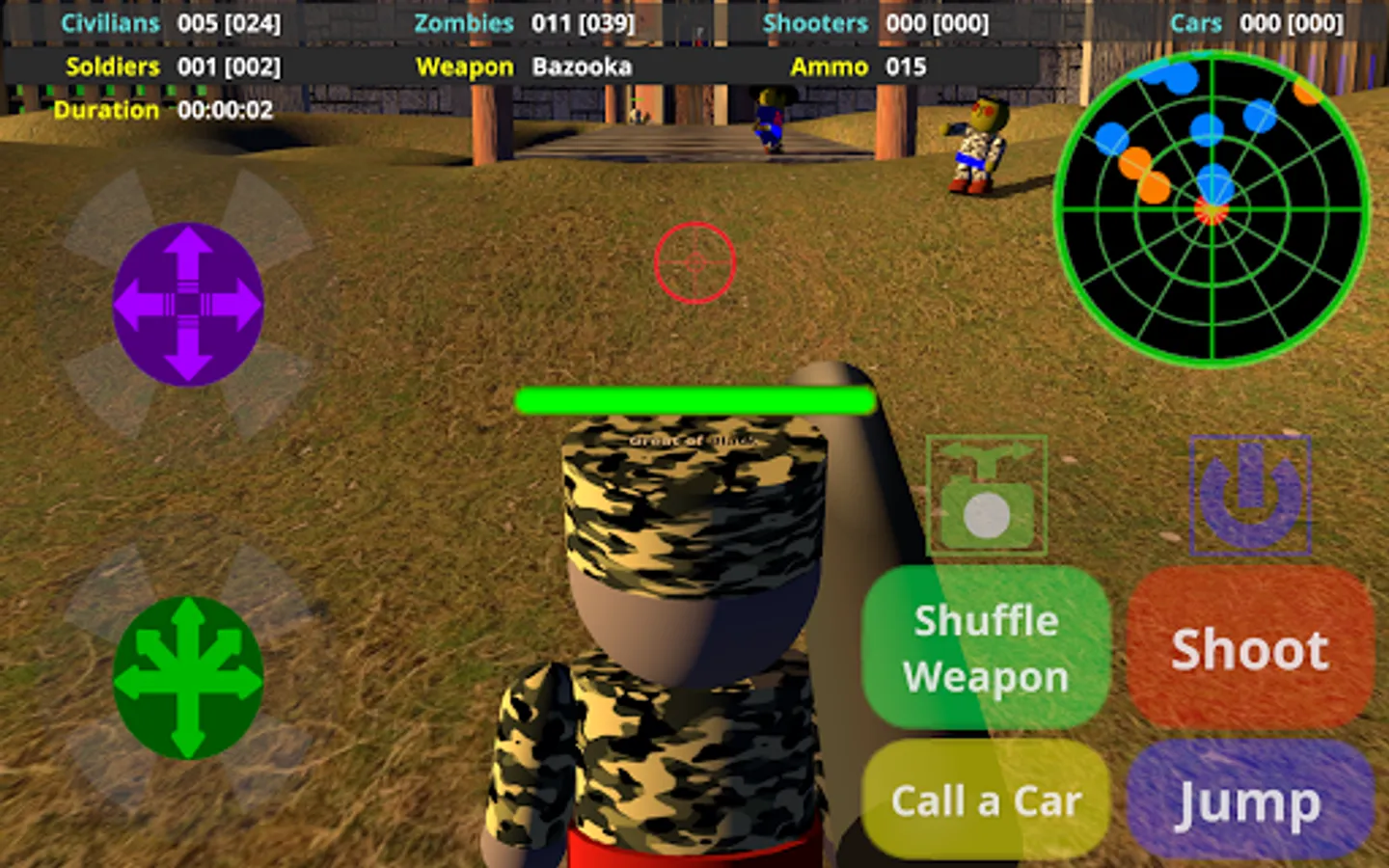The width and height of the screenshot is (1389, 868).
Task: Tap the Ammo 015 counter
Action: (906, 67)
